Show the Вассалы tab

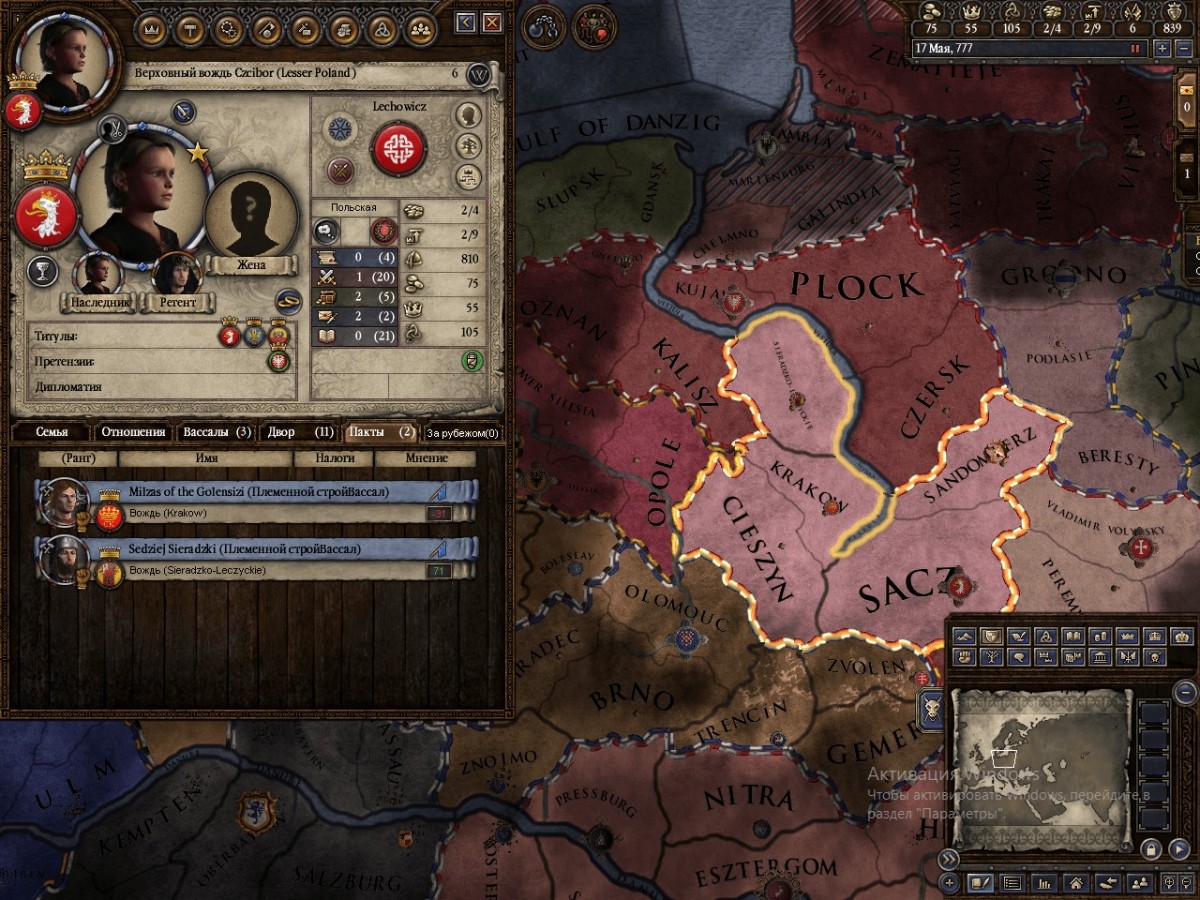(x=216, y=433)
